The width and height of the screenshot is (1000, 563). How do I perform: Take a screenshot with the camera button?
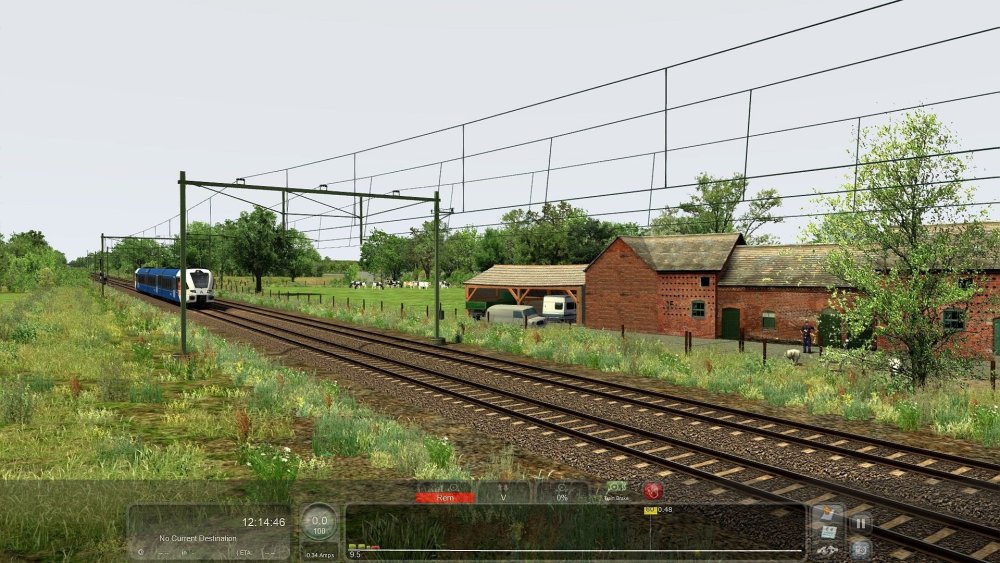click(x=860, y=547)
